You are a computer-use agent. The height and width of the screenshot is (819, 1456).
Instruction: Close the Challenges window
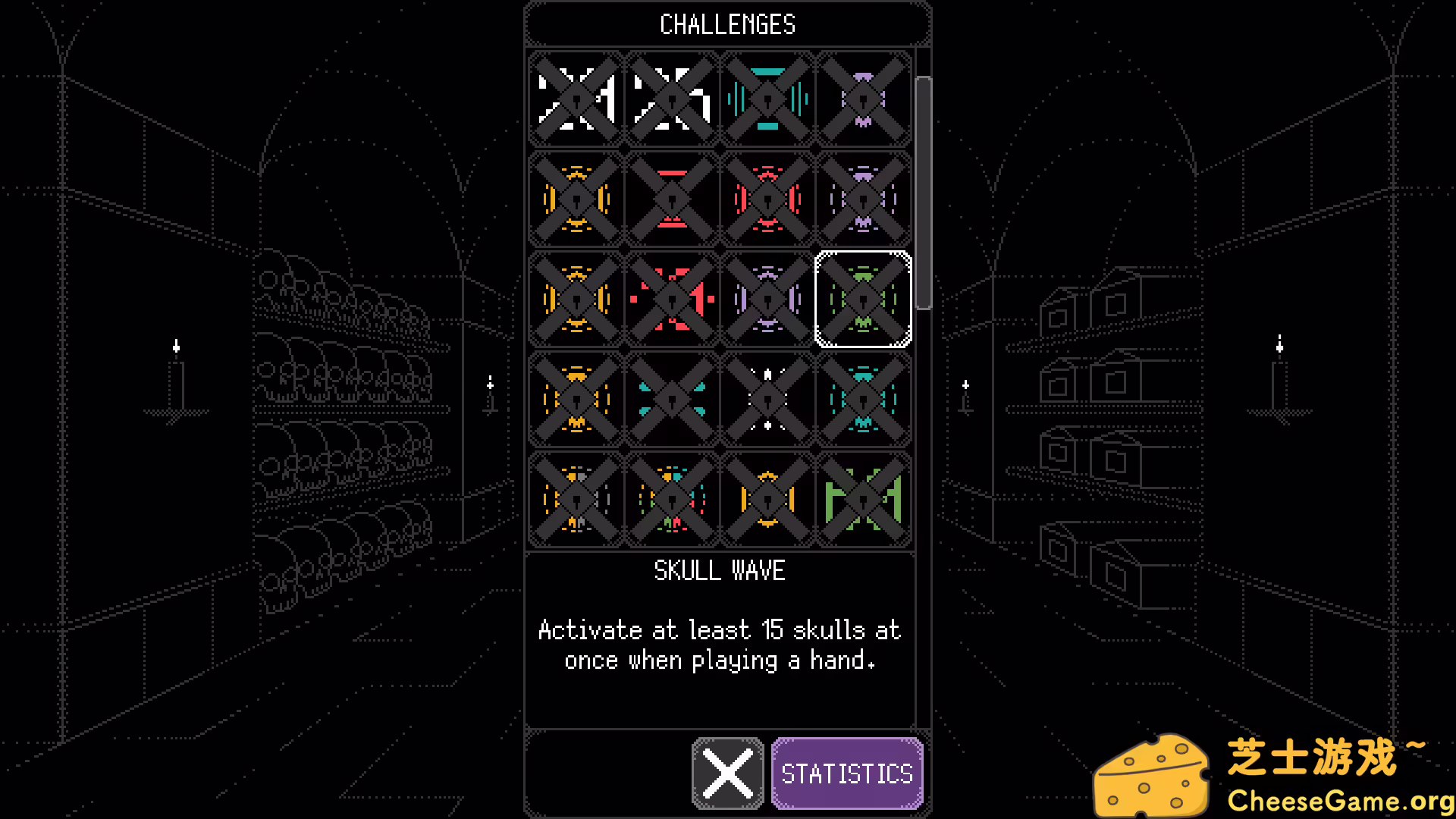pyautogui.click(x=726, y=773)
